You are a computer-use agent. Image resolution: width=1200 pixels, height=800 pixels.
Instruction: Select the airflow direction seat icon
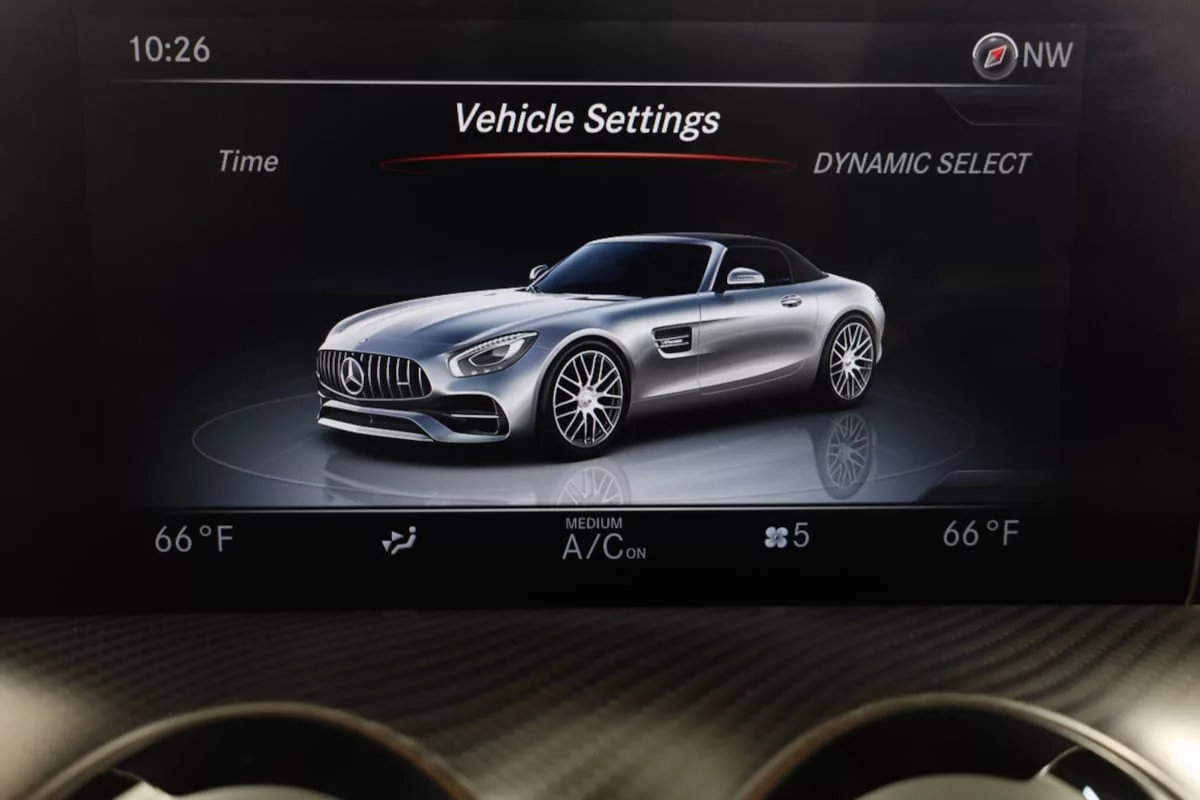tap(398, 540)
